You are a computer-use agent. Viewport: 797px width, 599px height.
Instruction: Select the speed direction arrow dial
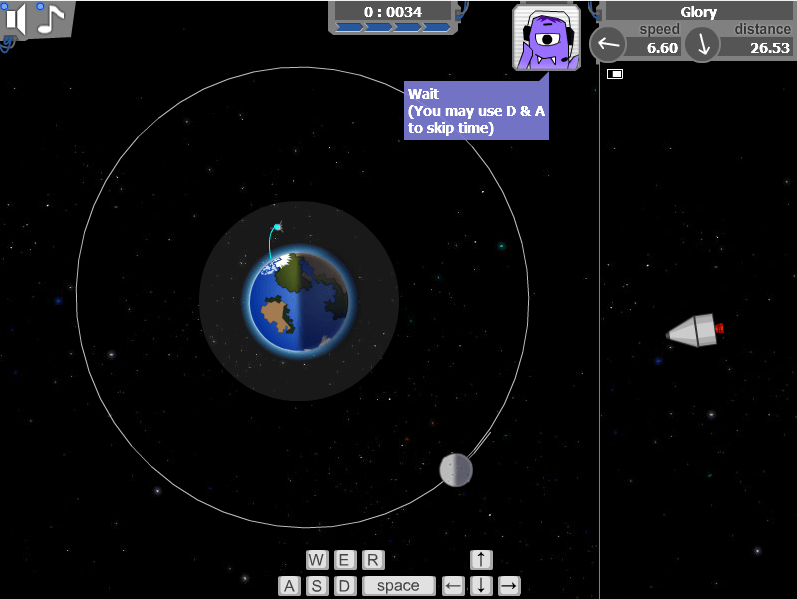click(608, 44)
